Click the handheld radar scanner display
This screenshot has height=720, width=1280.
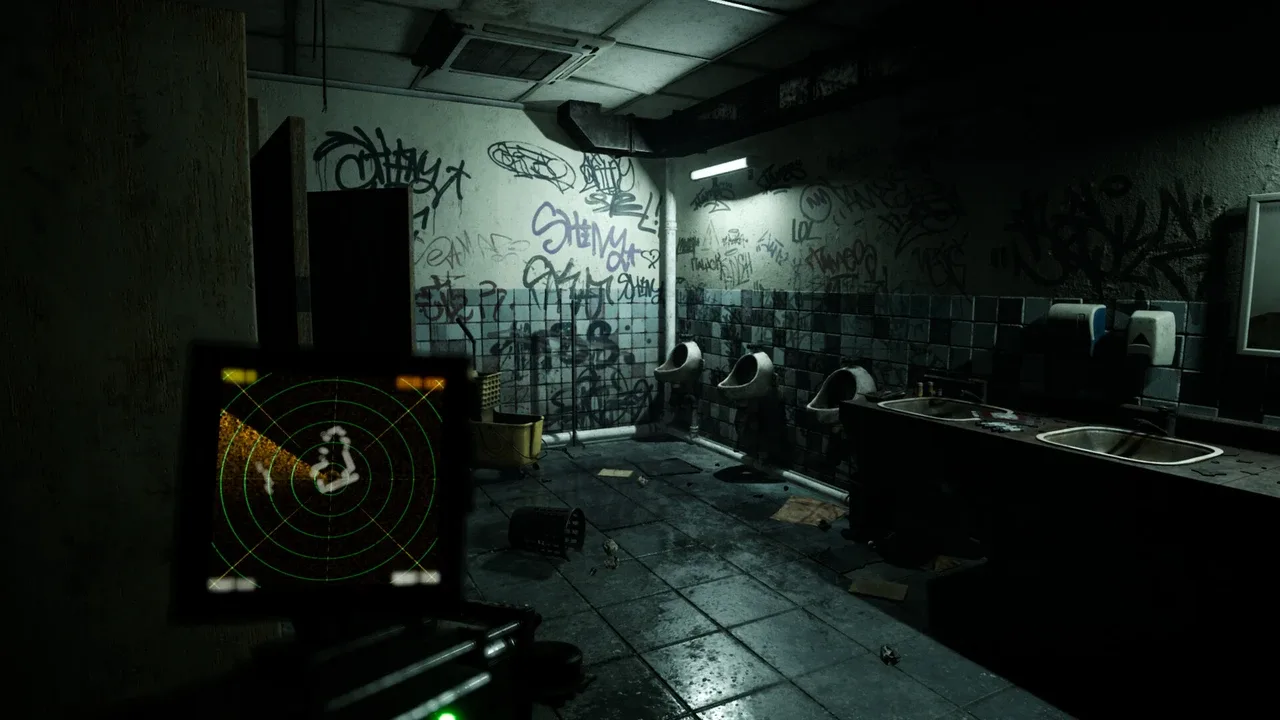tap(328, 477)
